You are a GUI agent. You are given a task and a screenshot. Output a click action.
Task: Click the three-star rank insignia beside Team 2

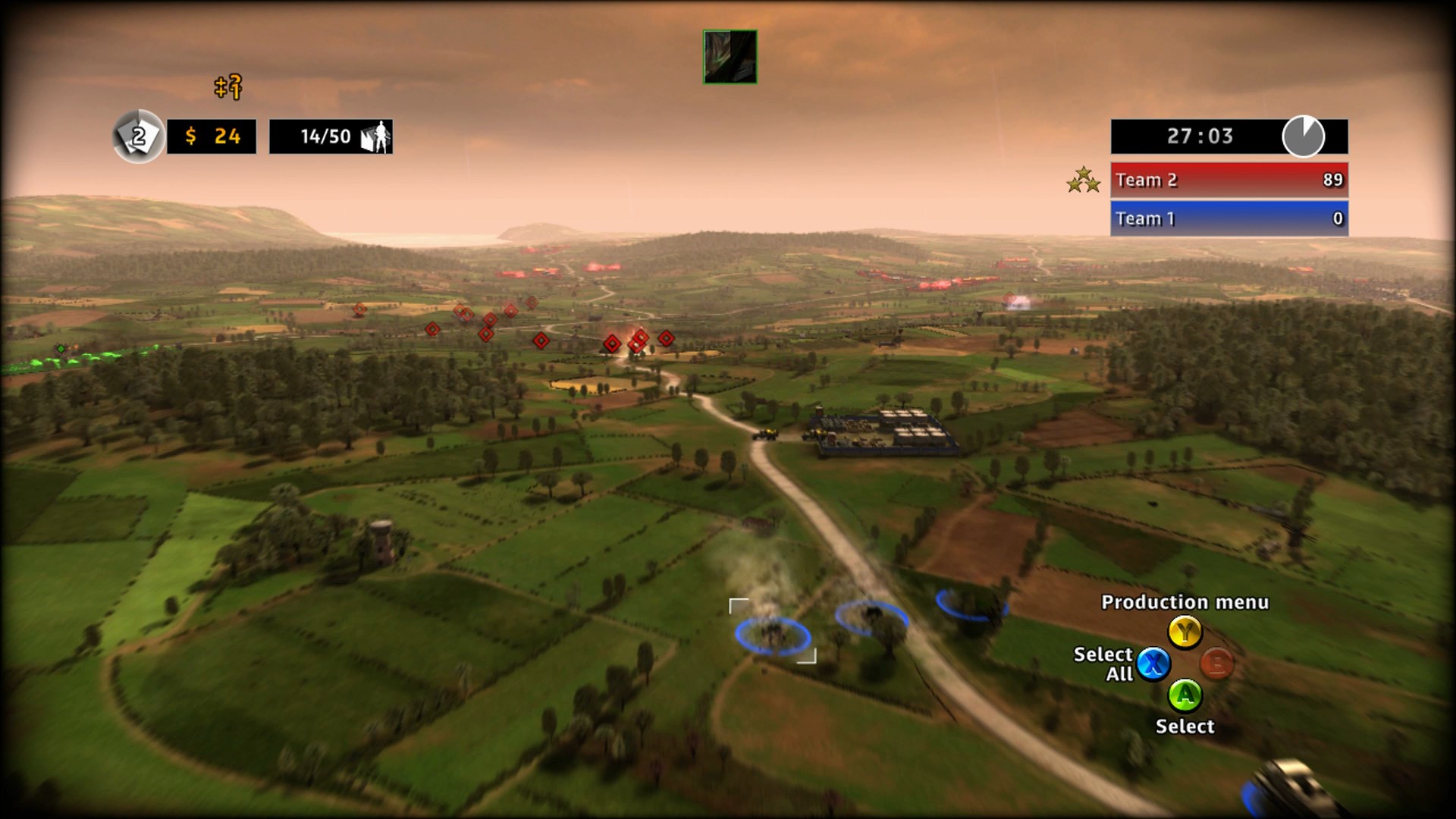[1083, 180]
